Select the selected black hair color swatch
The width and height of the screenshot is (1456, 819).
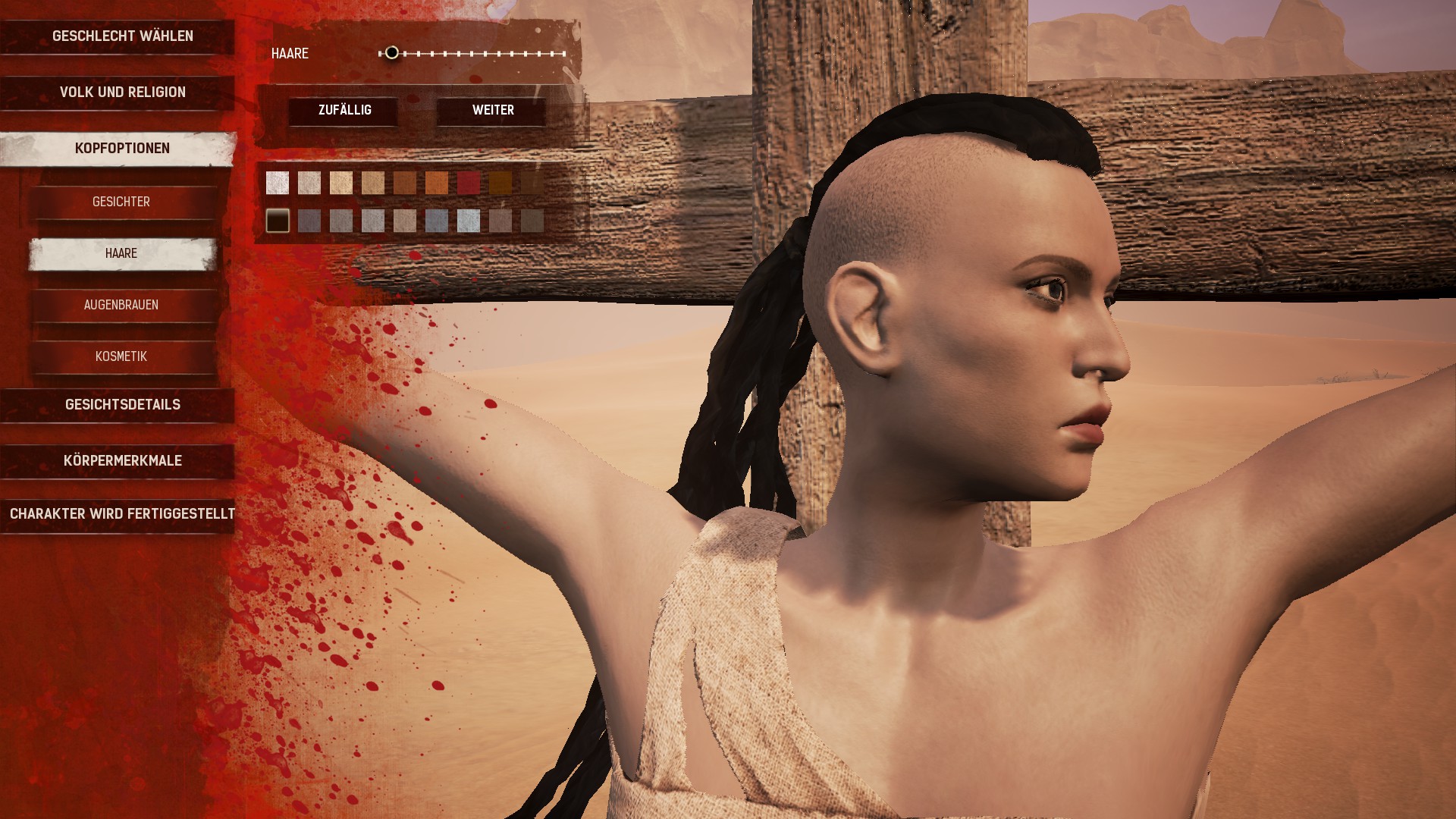point(278,221)
